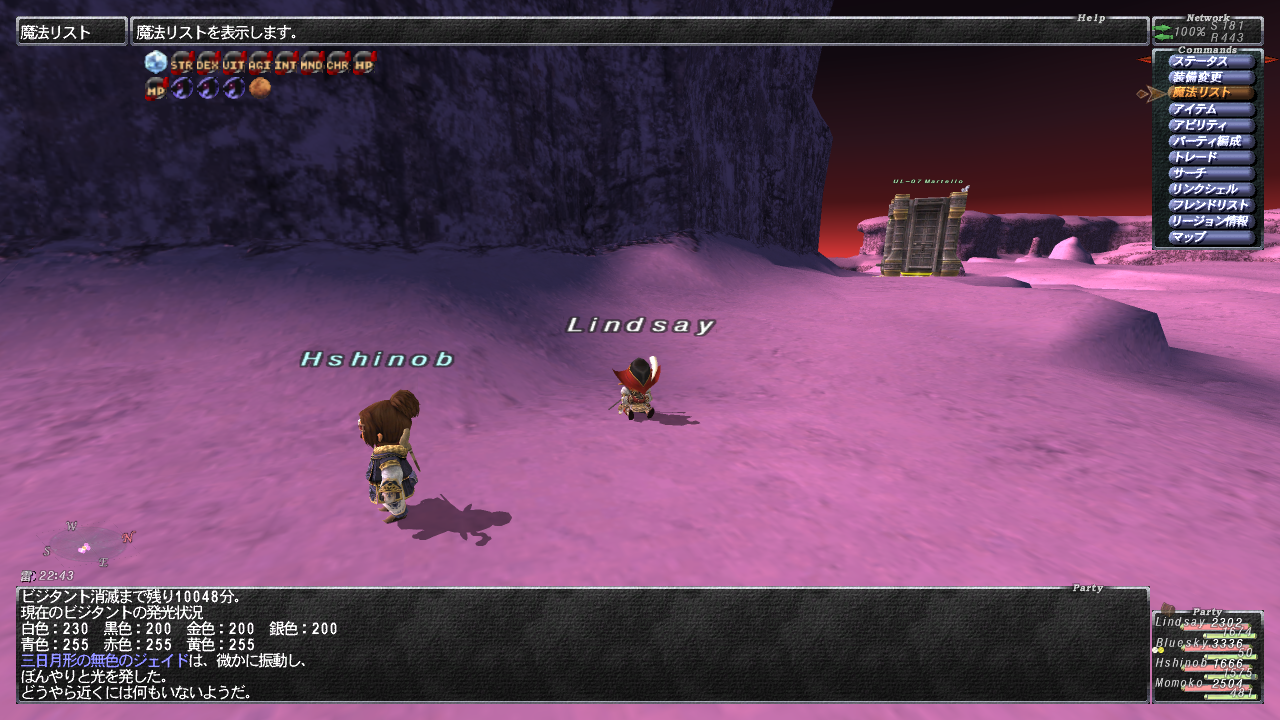The height and width of the screenshot is (720, 1280).
Task: Click the chat log window
Action: tap(582, 645)
